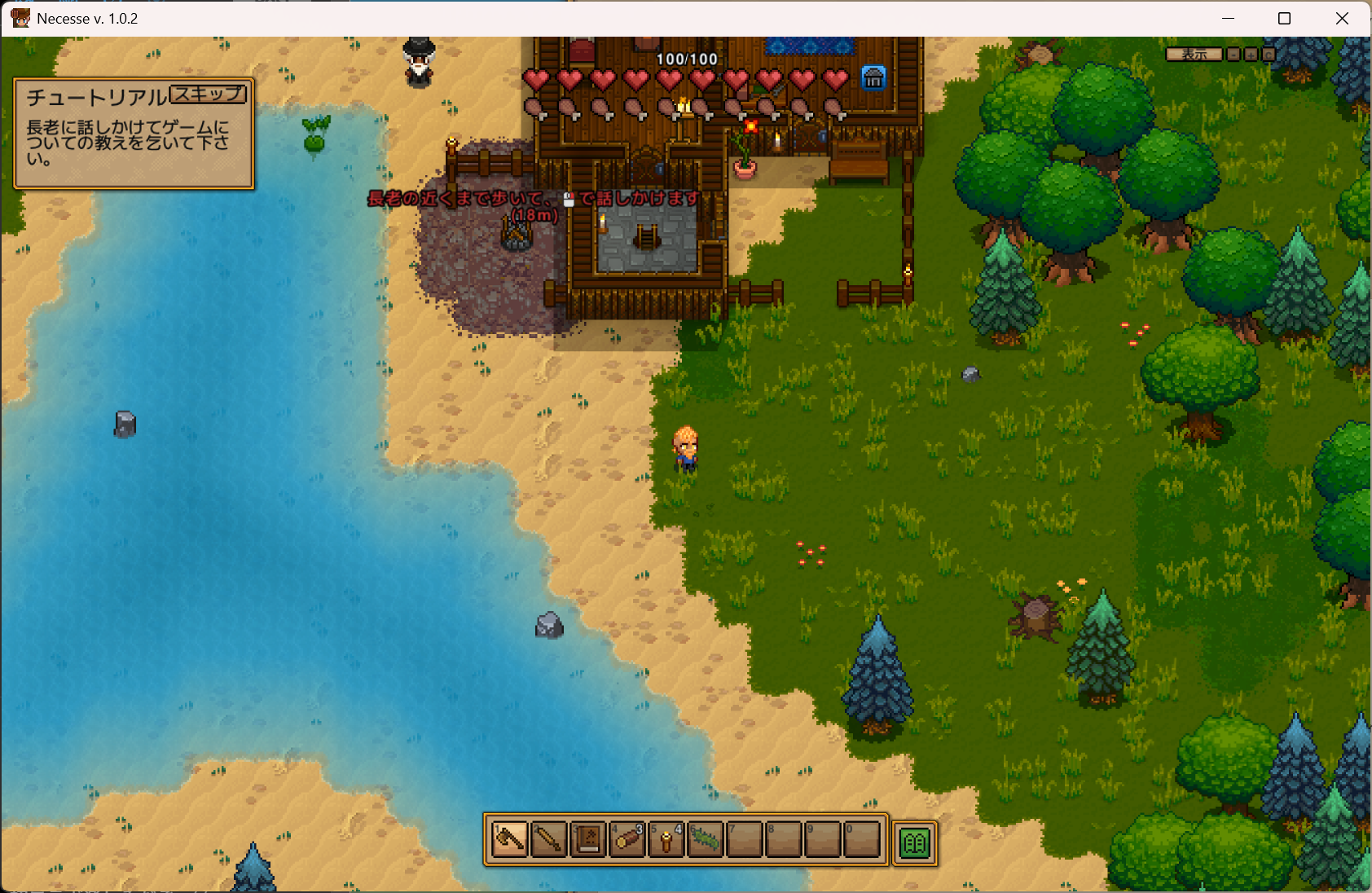Zoom in with the plus button
This screenshot has height=893, width=1372.
point(1251,55)
